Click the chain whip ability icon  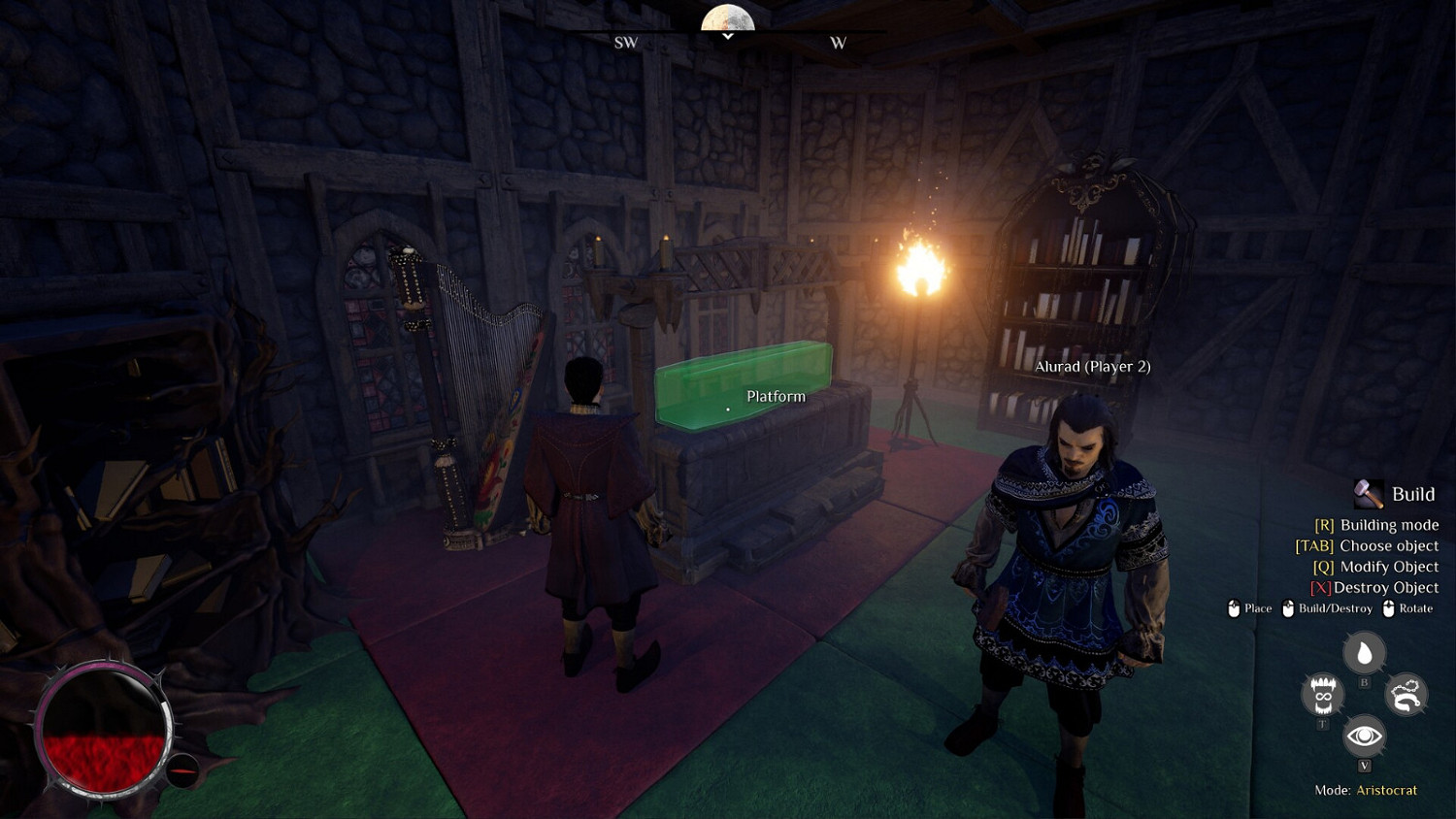1405,694
